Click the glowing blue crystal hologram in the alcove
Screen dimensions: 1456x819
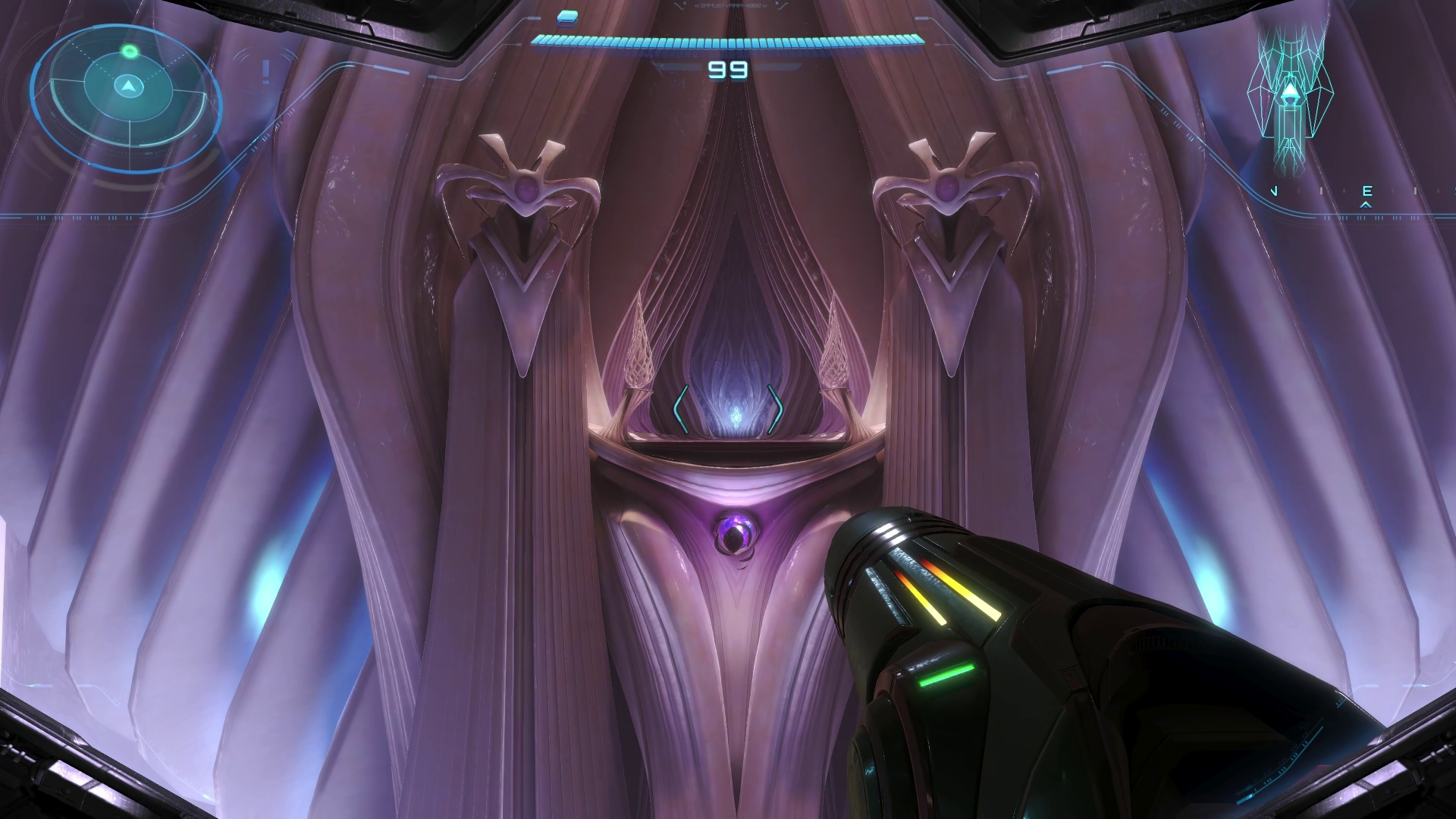click(736, 416)
